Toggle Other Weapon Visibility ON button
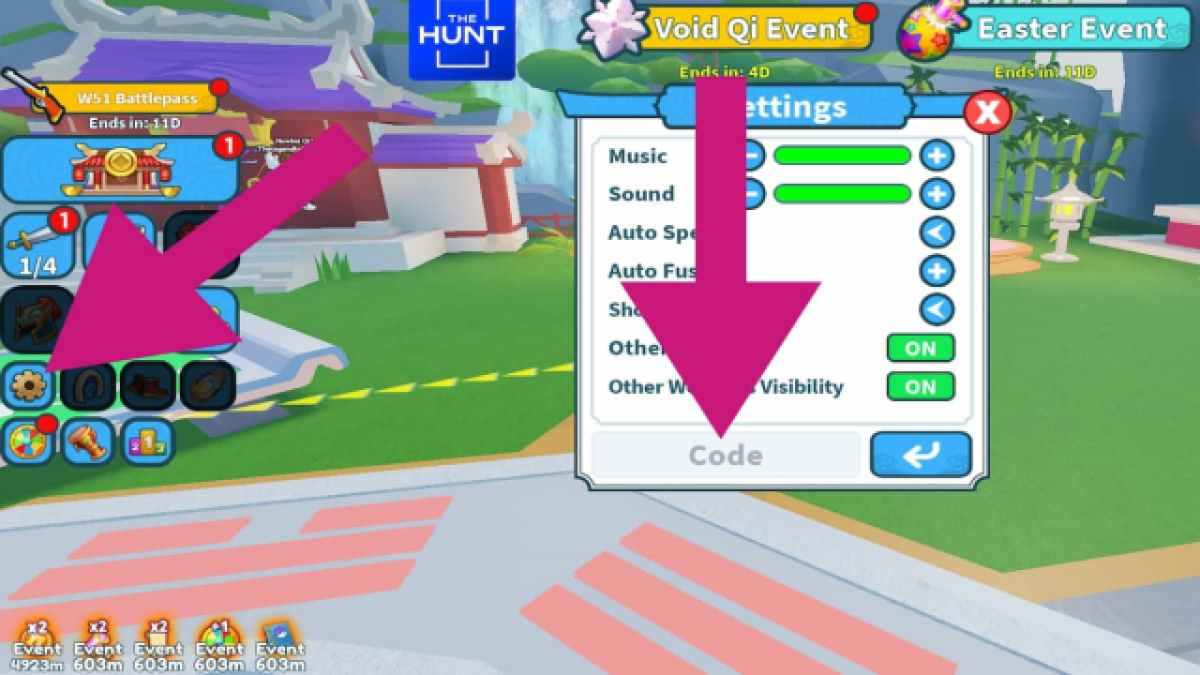 (x=920, y=386)
